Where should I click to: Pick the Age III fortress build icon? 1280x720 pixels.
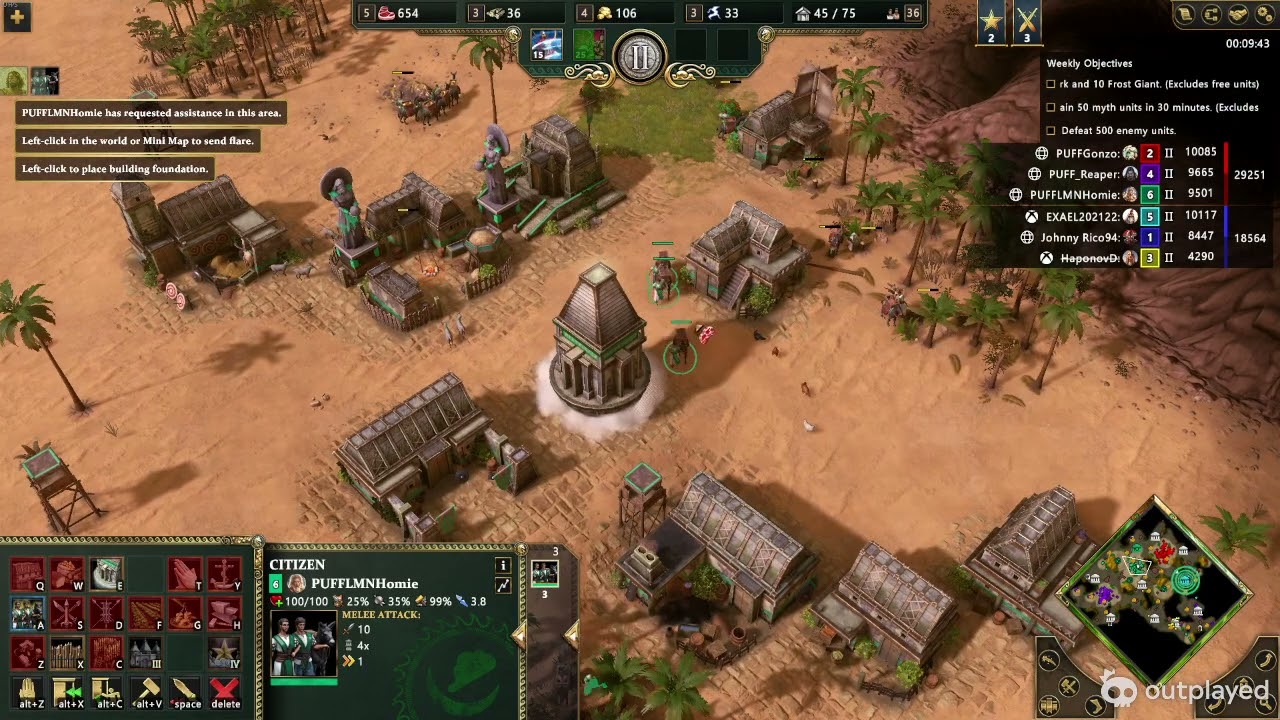[x=145, y=652]
